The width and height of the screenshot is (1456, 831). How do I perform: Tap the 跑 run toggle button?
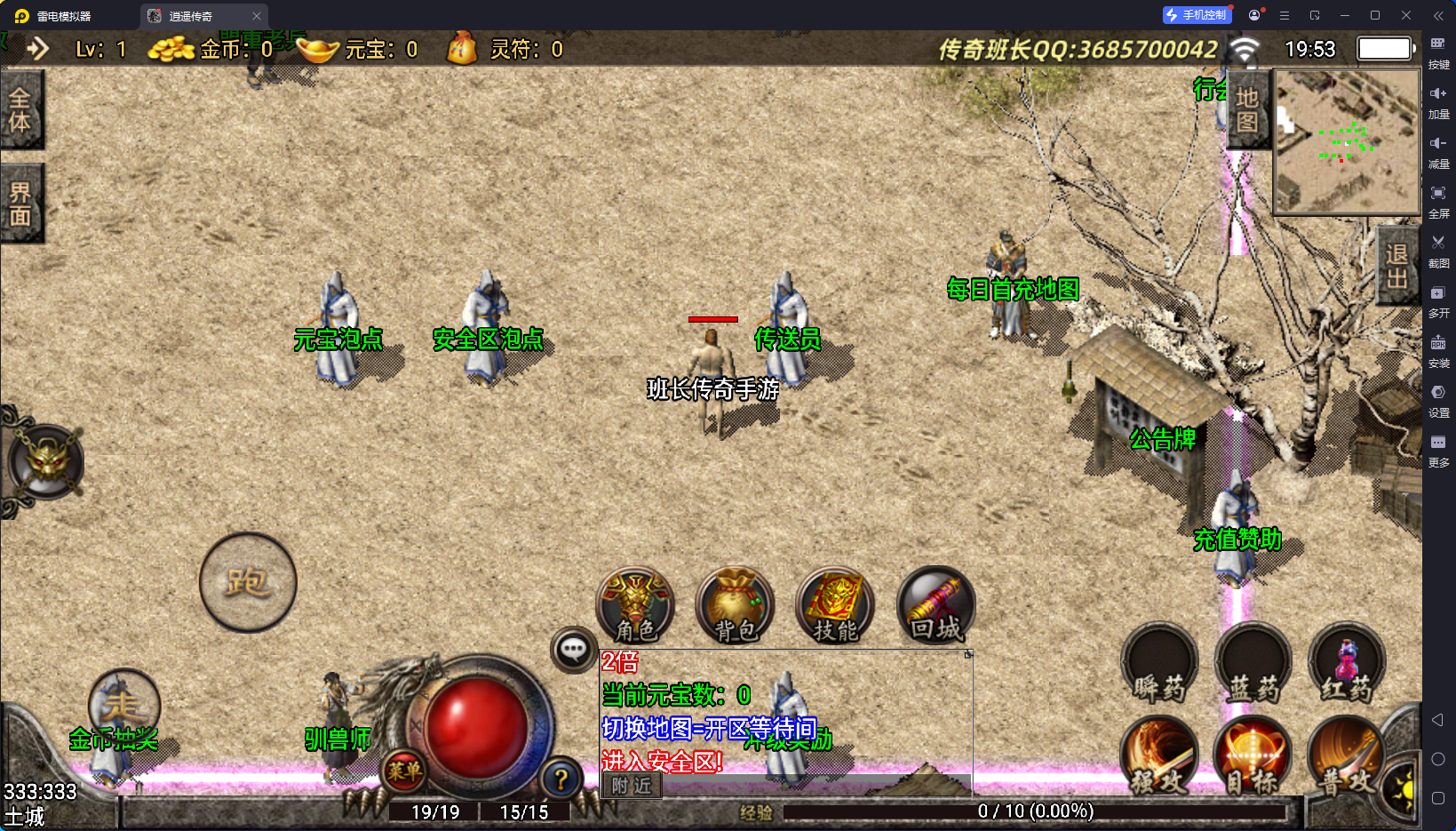[x=248, y=583]
